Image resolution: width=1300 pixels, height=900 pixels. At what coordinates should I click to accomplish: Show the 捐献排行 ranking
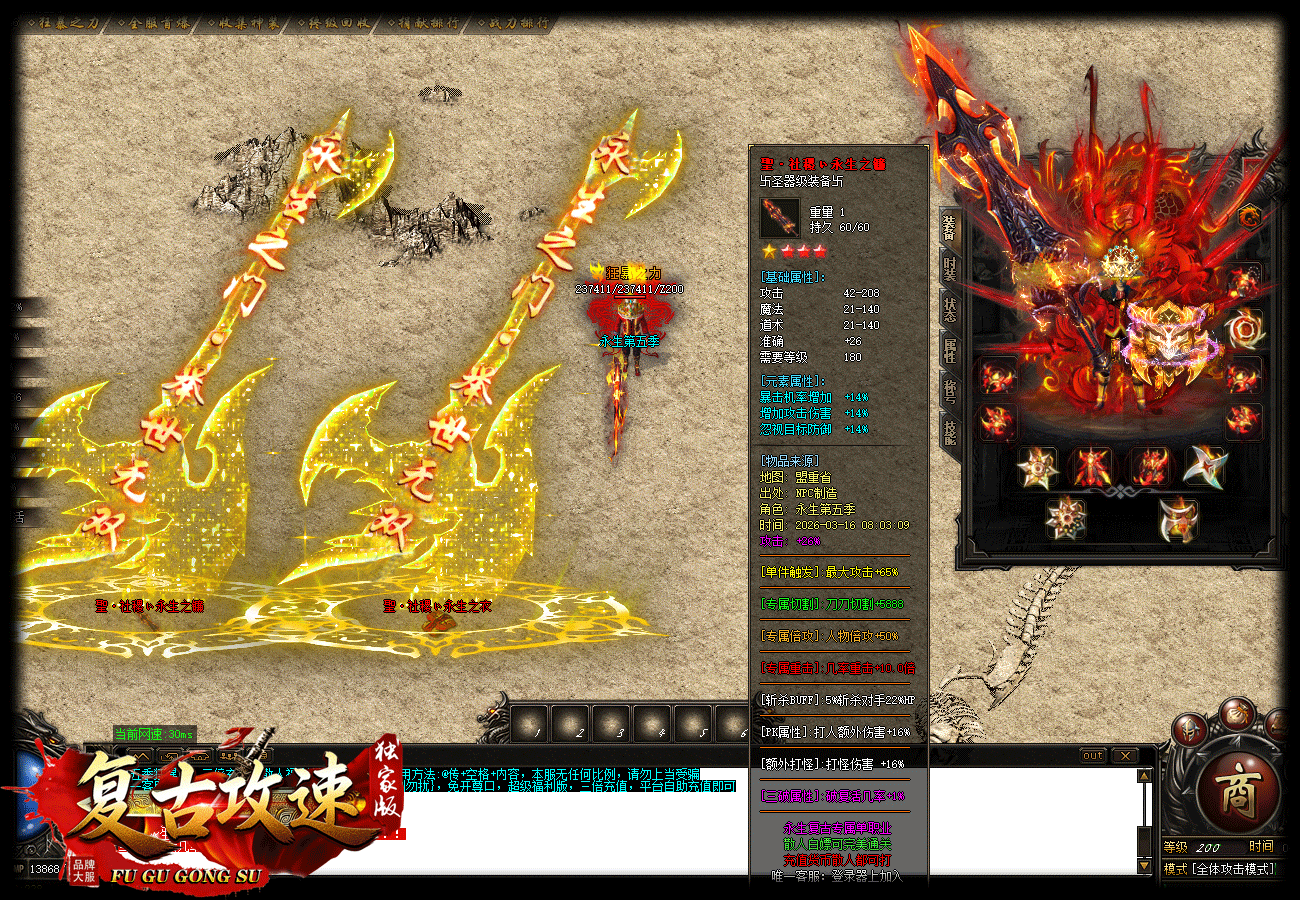(x=425, y=23)
